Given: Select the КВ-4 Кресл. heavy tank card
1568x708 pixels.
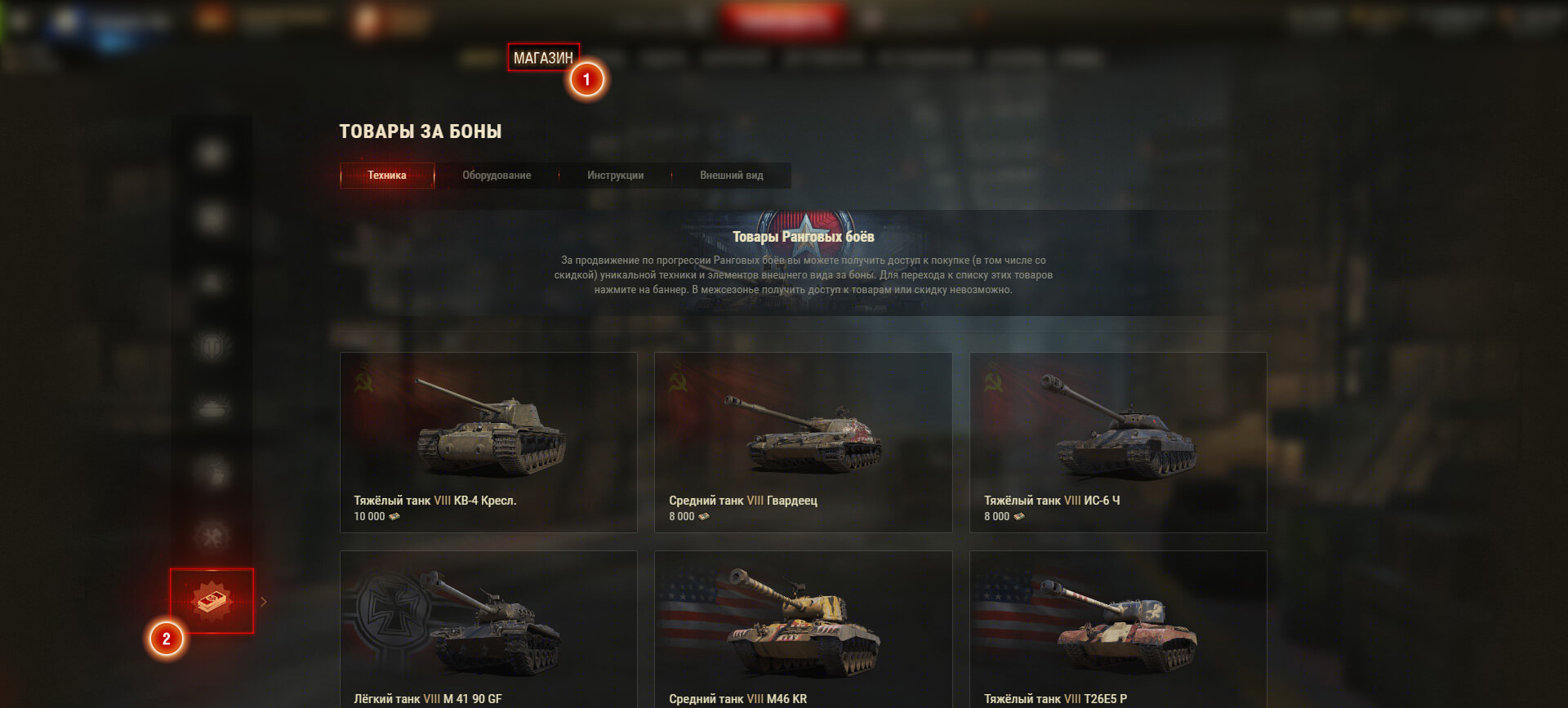Looking at the screenshot, I should 488,443.
